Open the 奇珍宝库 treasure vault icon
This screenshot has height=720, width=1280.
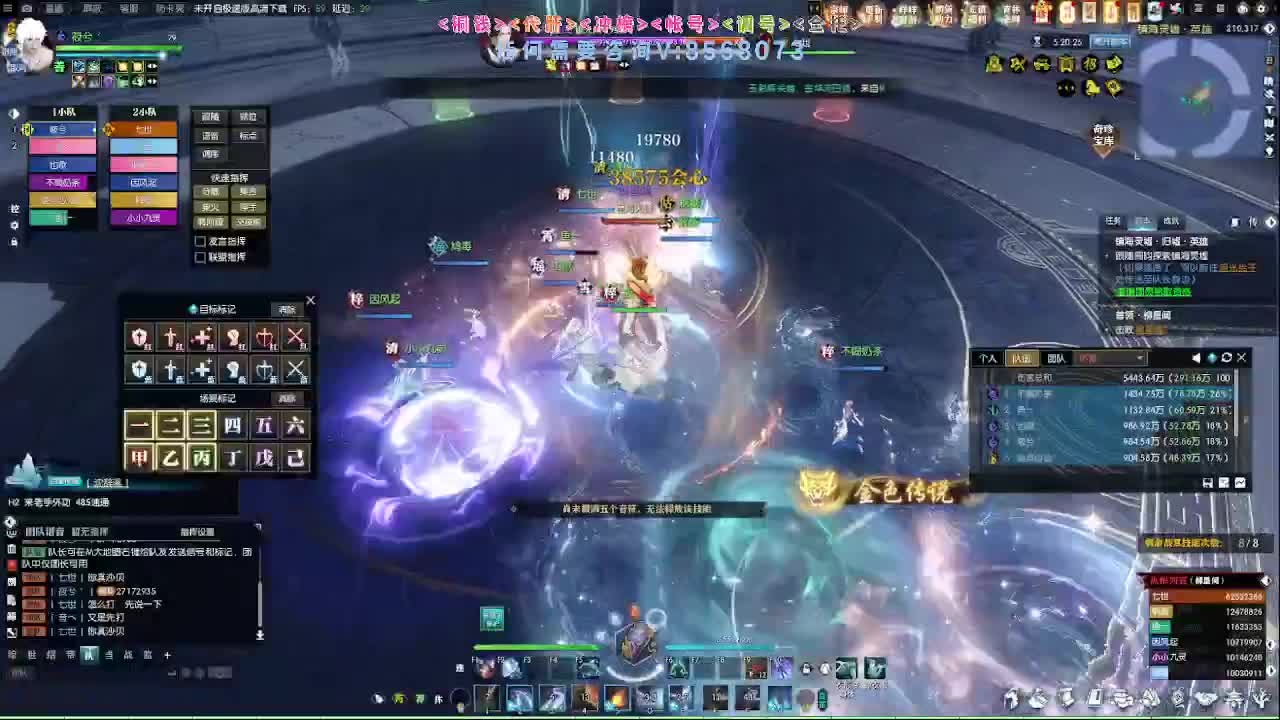pos(1103,135)
